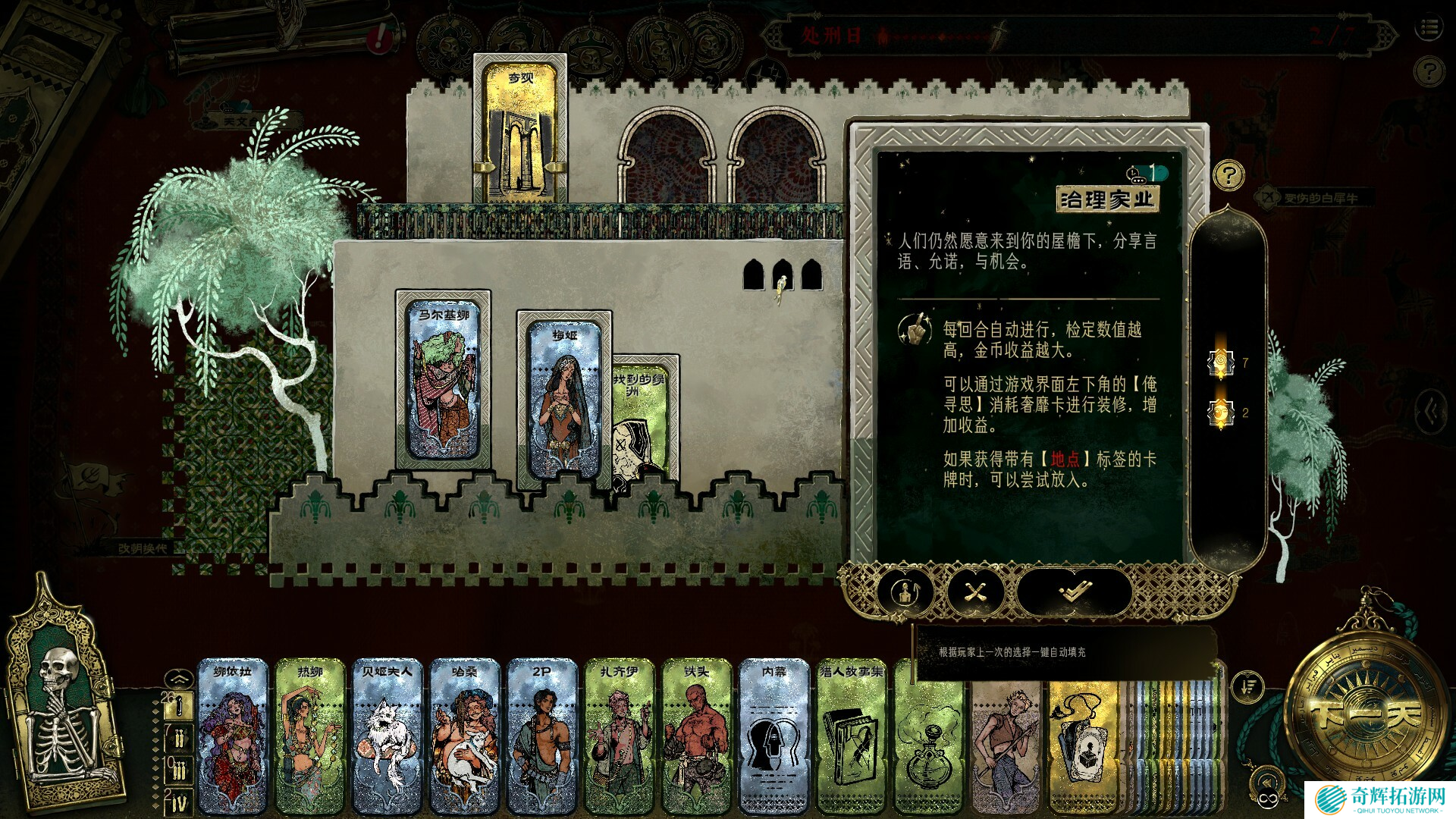Image resolution: width=1456 pixels, height=819 pixels.
Task: Choose the 热娜 dancer card
Action: (310, 736)
